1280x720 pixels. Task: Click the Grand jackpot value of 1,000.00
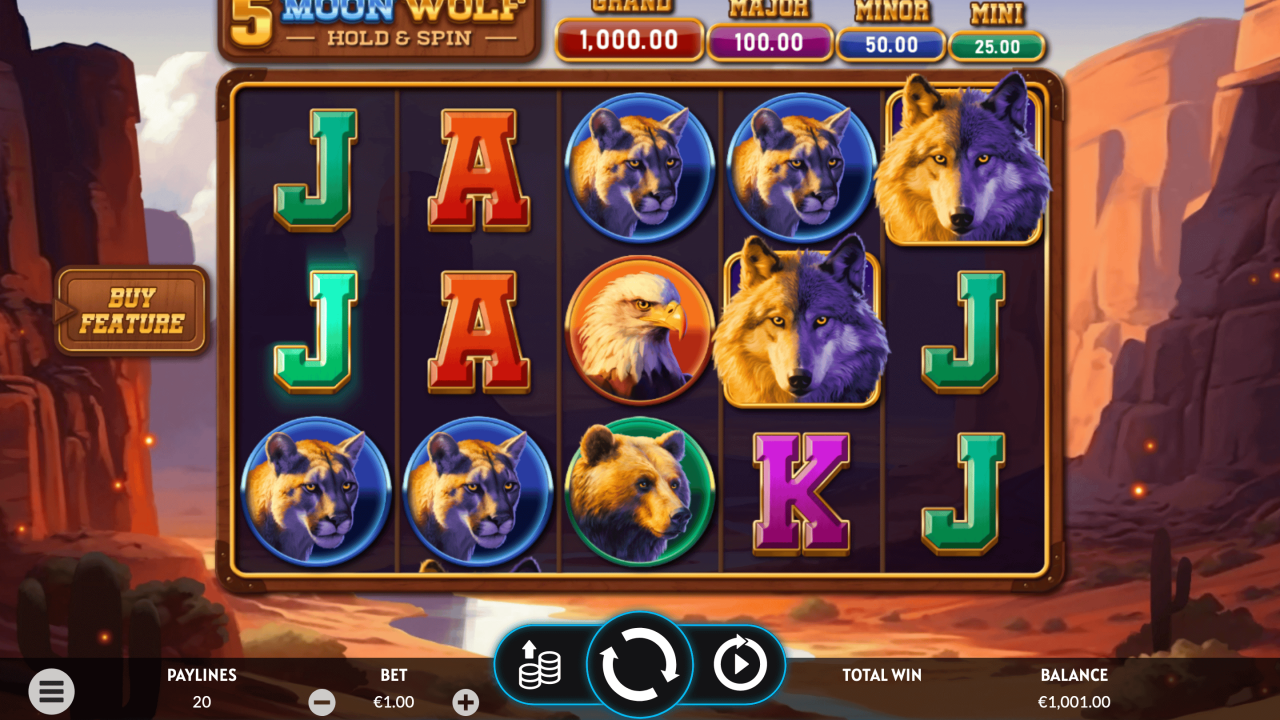(629, 42)
